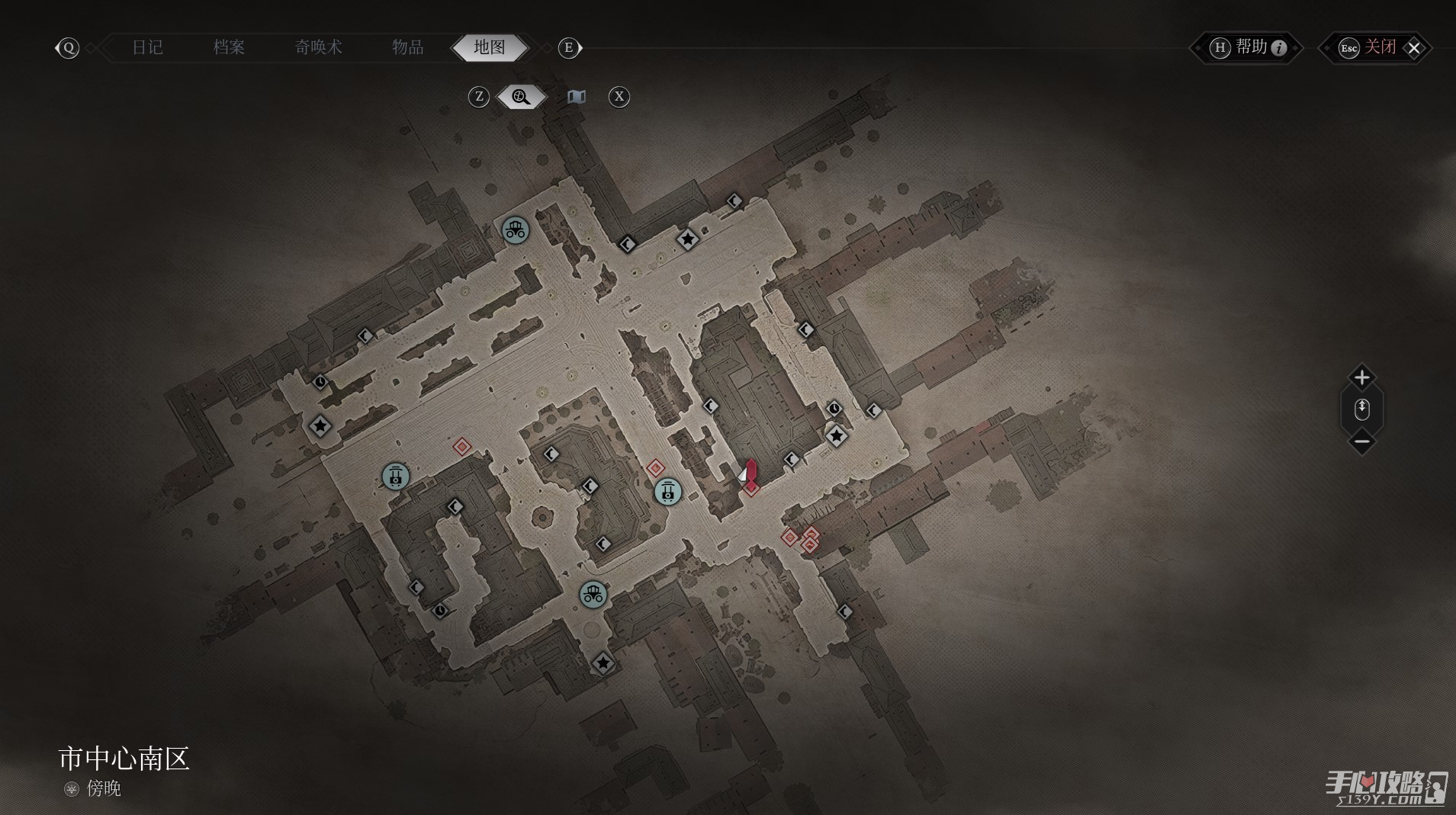
Task: Zoom out with the minus button
Action: (x=1361, y=441)
